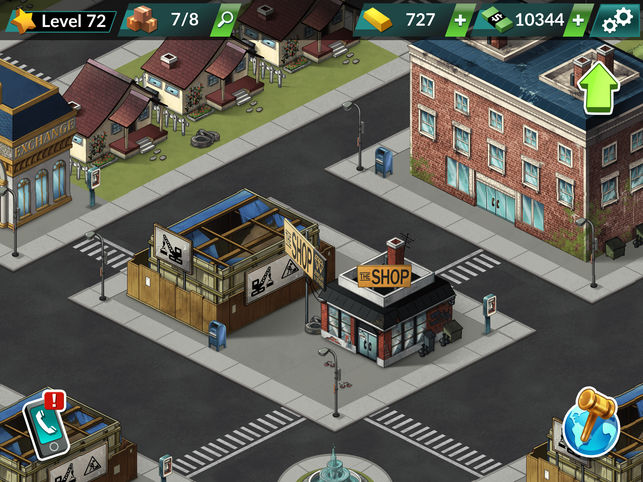Open the gear settings menu
This screenshot has width=643, height=482.
[615, 19]
